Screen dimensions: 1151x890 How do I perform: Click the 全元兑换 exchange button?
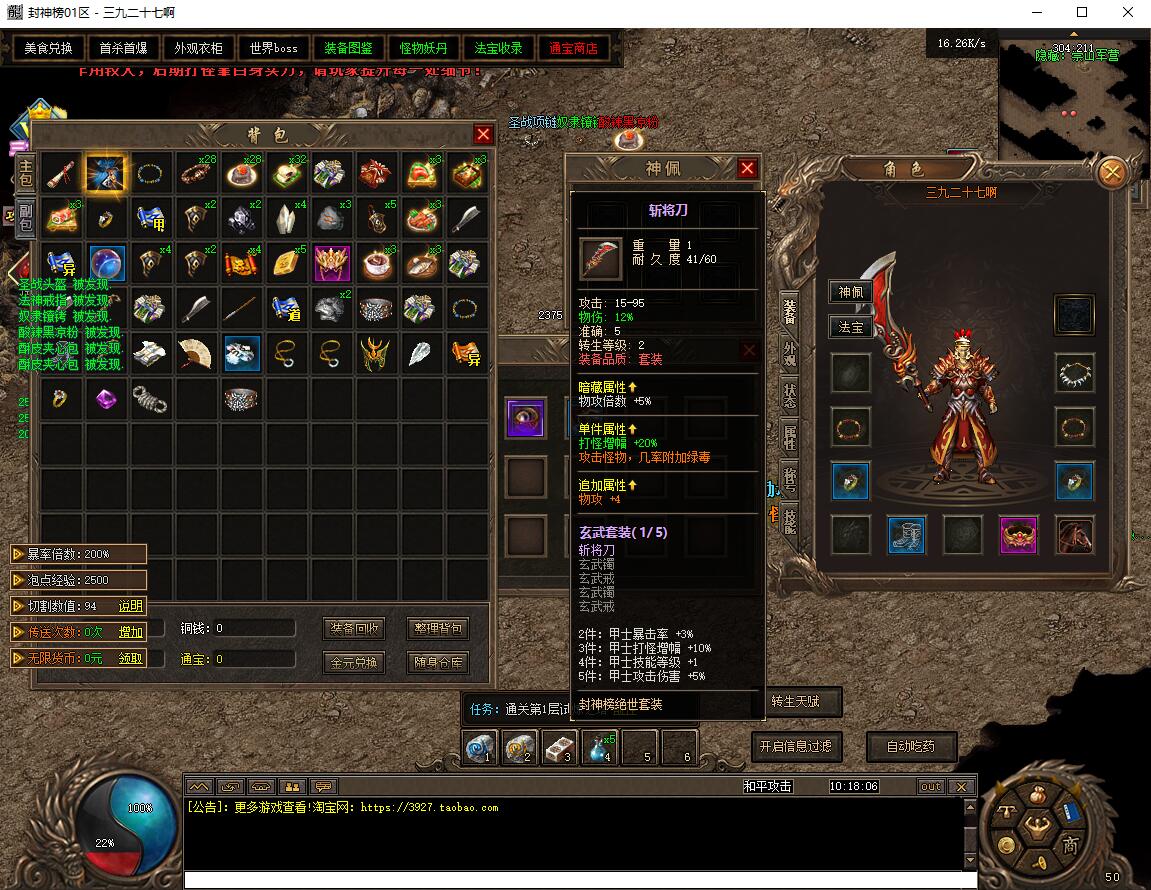pos(355,662)
